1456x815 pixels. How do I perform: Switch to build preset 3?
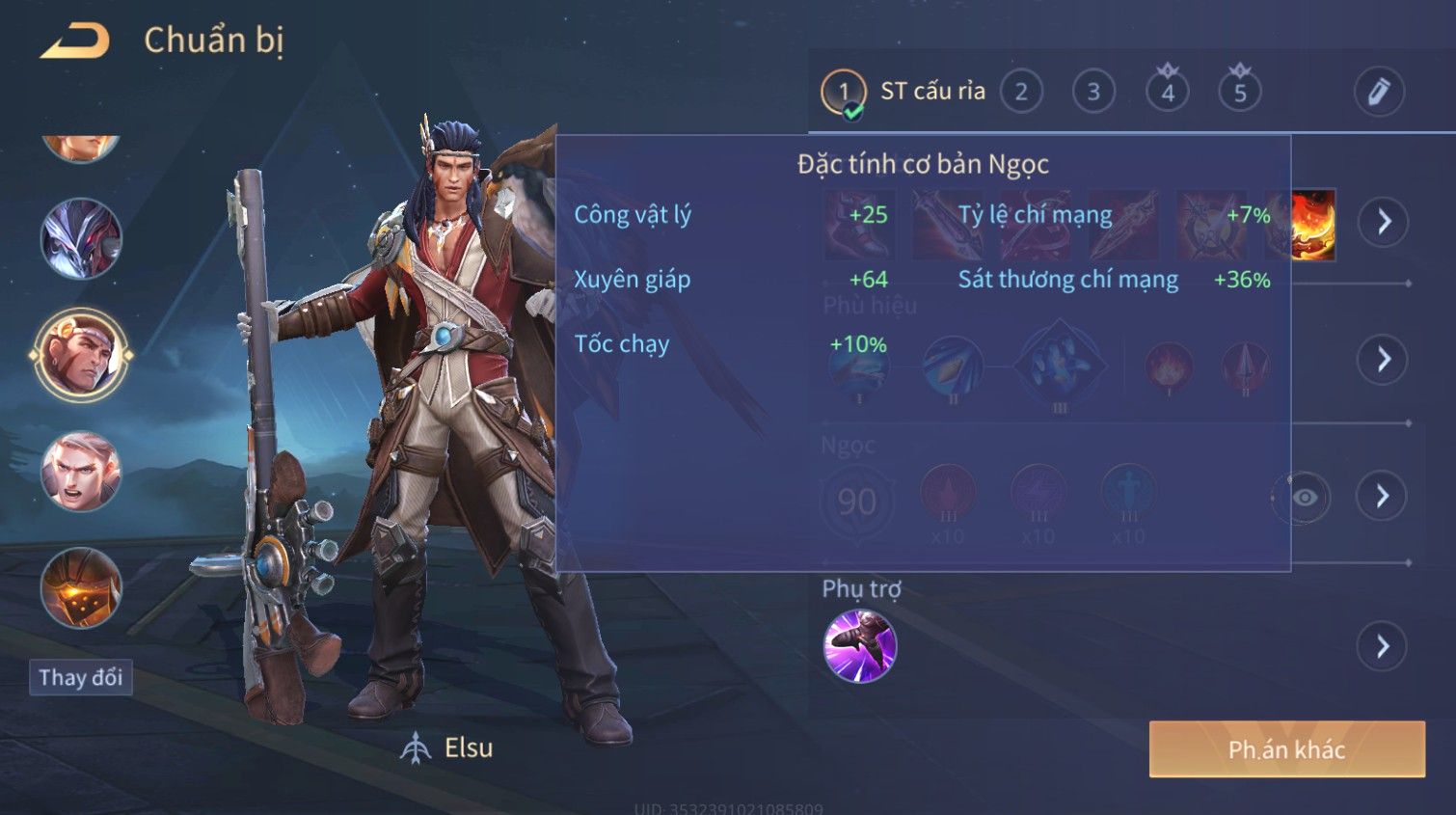pyautogui.click(x=1093, y=92)
